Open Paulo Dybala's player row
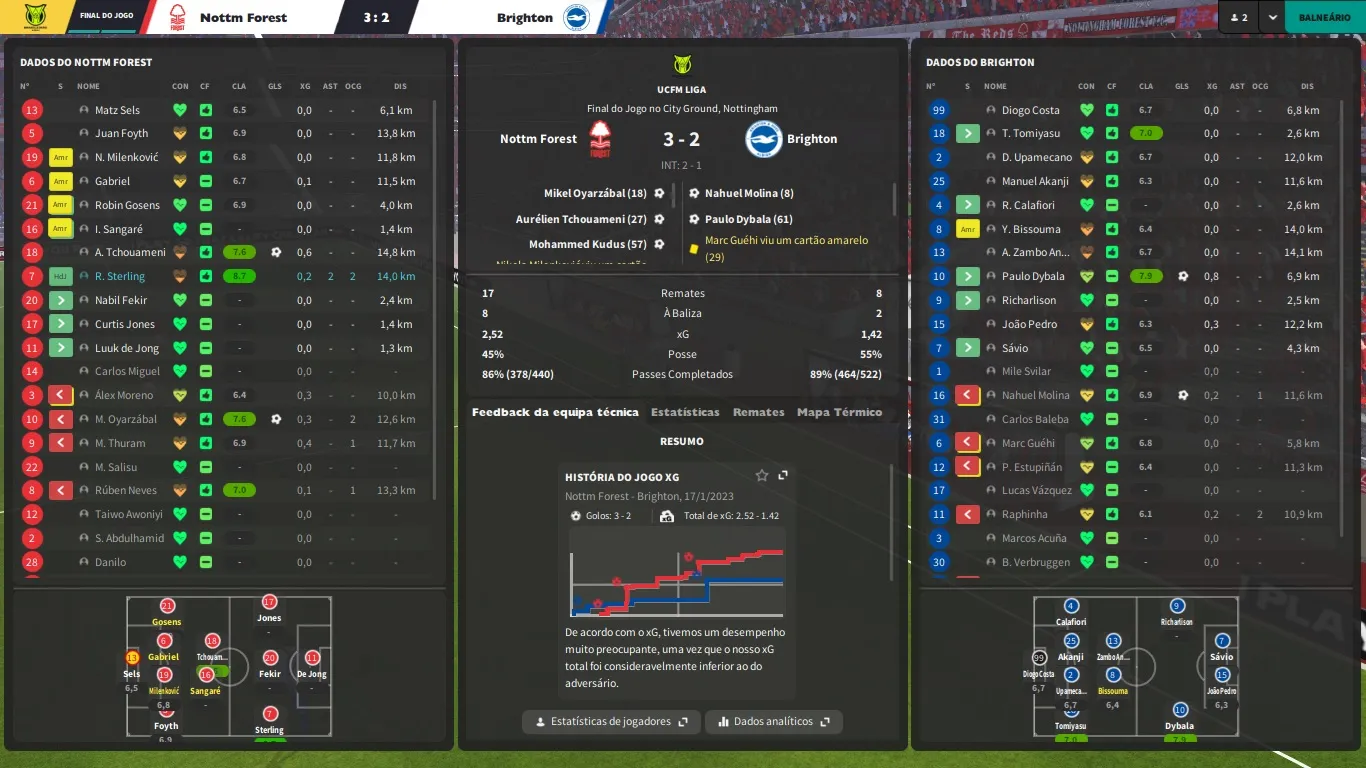The height and width of the screenshot is (768, 1366). 1033,276
